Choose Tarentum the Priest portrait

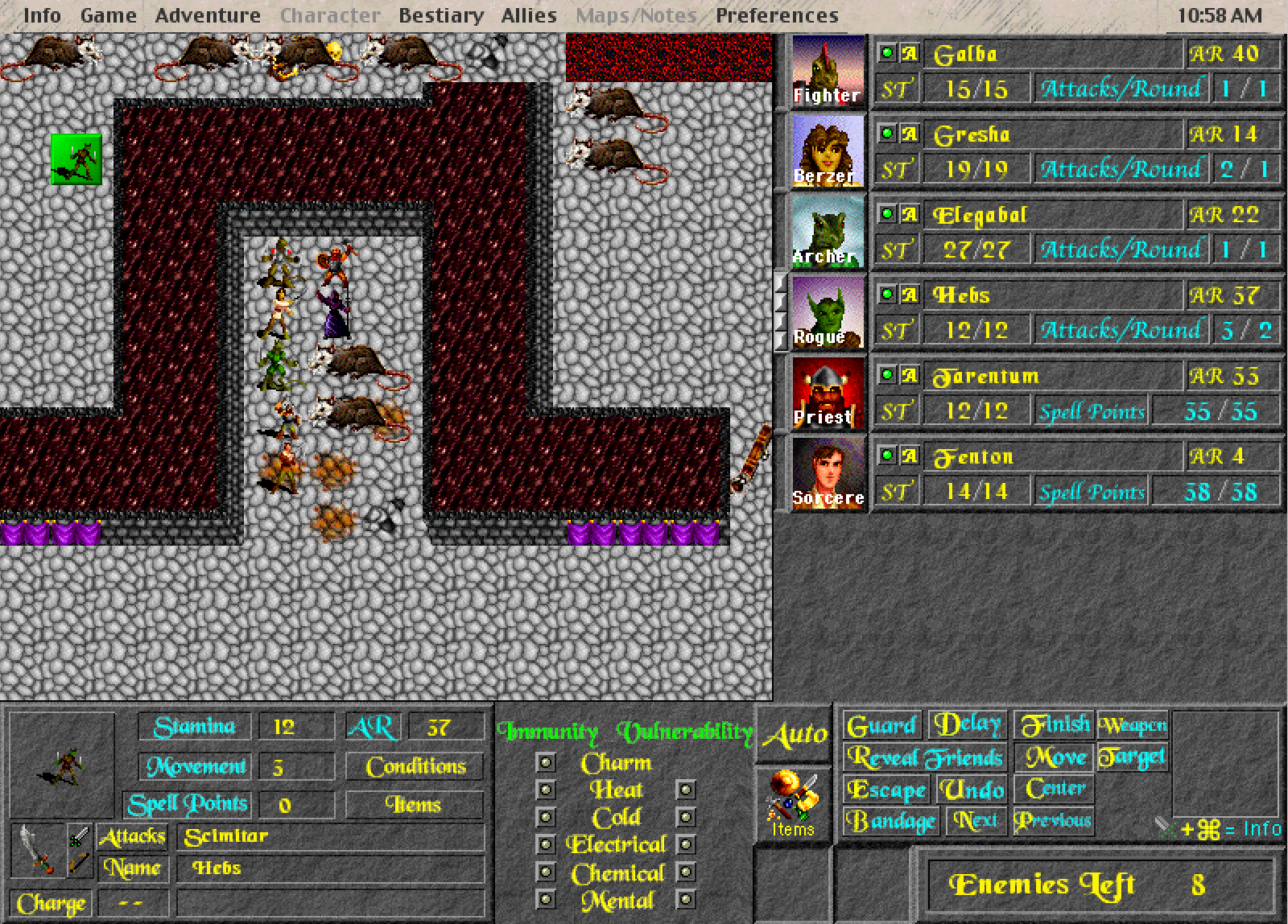(828, 394)
